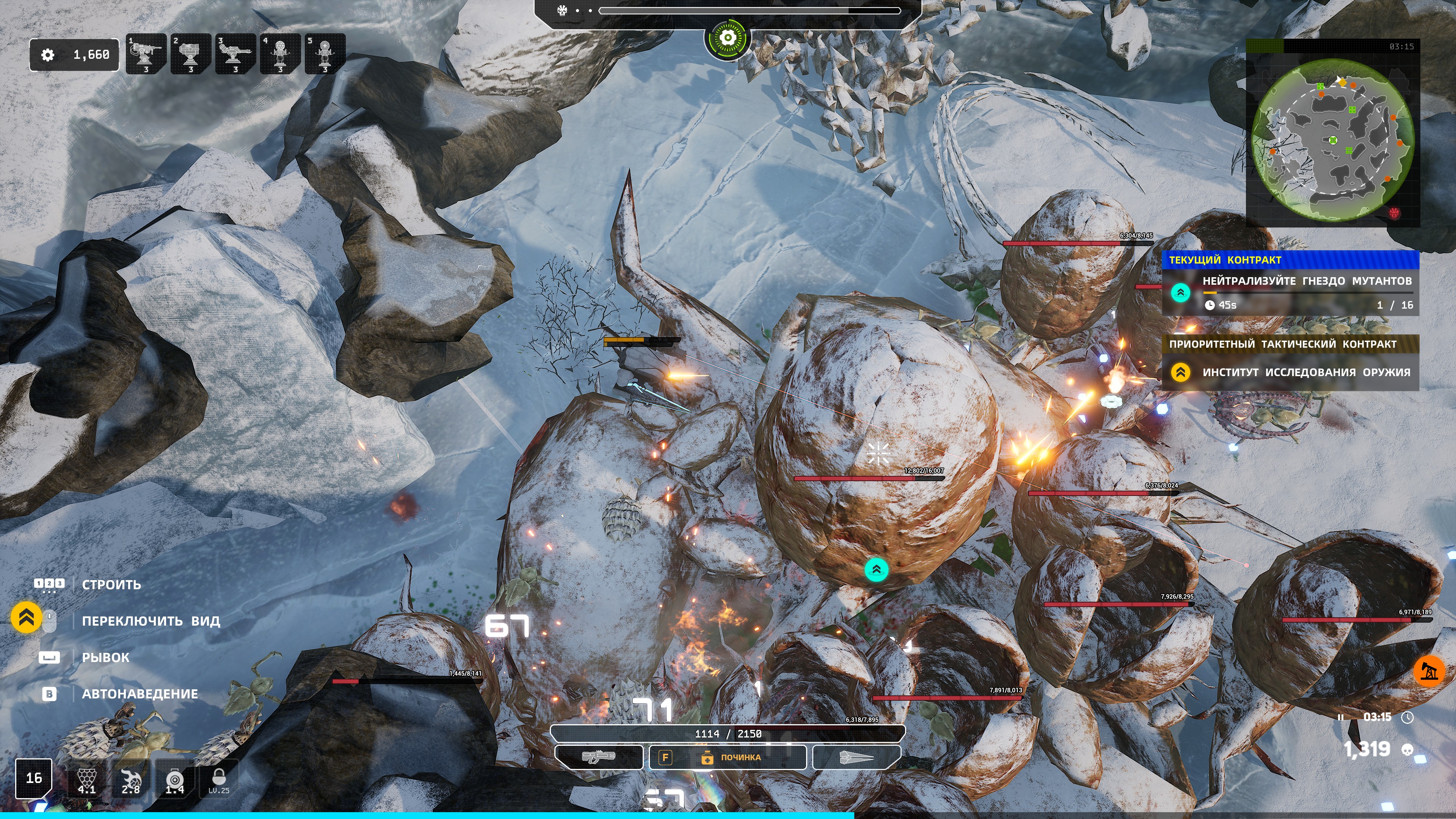Image resolution: width=1456 pixels, height=819 pixels.
Task: Click the orange oil pump icon
Action: coord(1428,671)
